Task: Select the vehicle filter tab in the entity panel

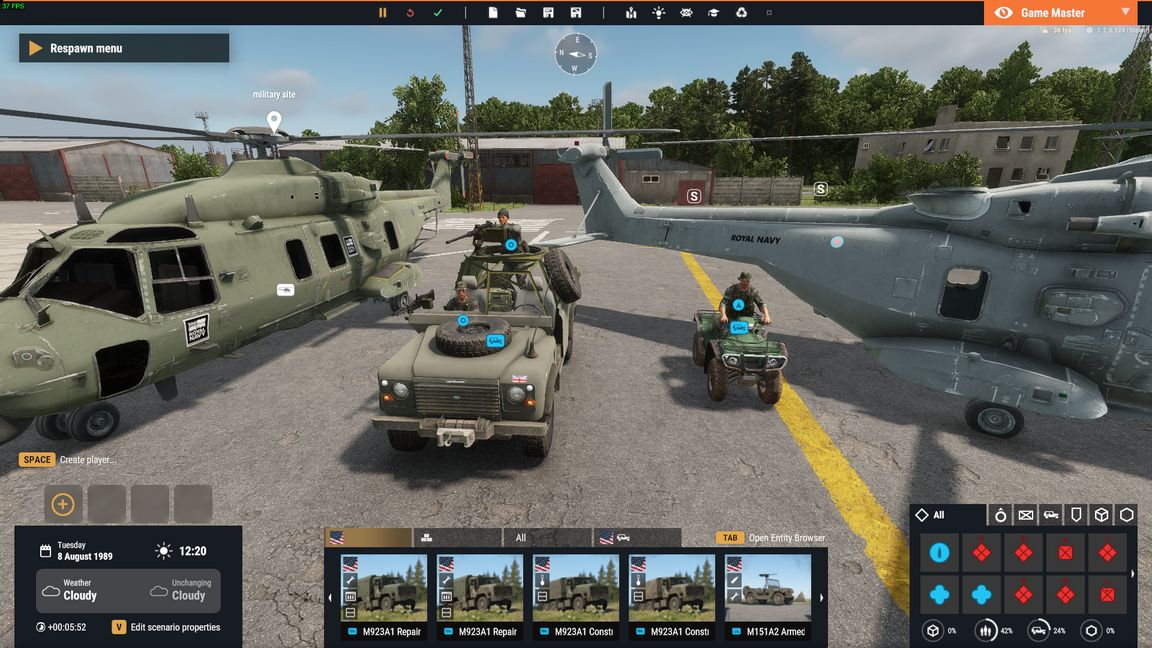Action: click(1051, 515)
